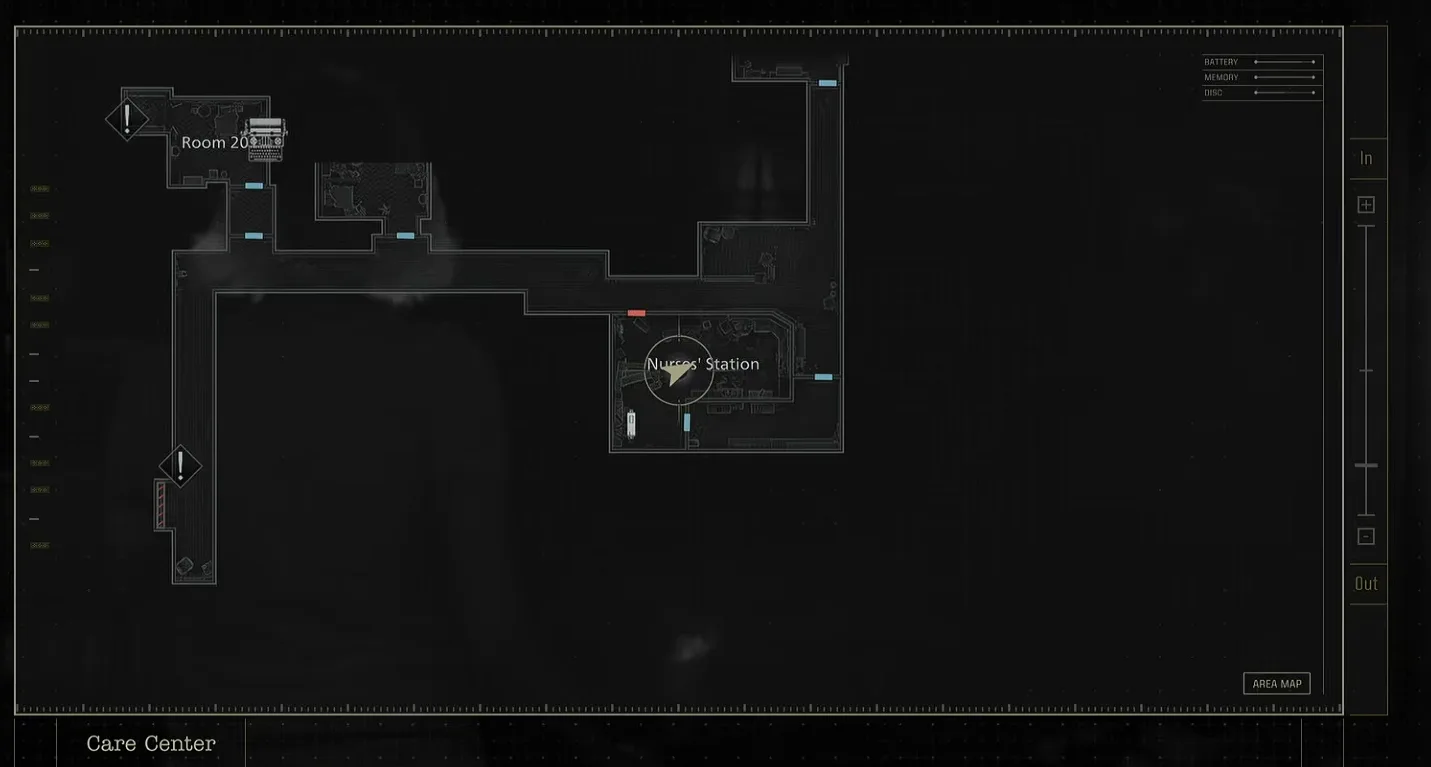Select the "In" zoom label
Screen dimensions: 1431x767
point(1366,158)
